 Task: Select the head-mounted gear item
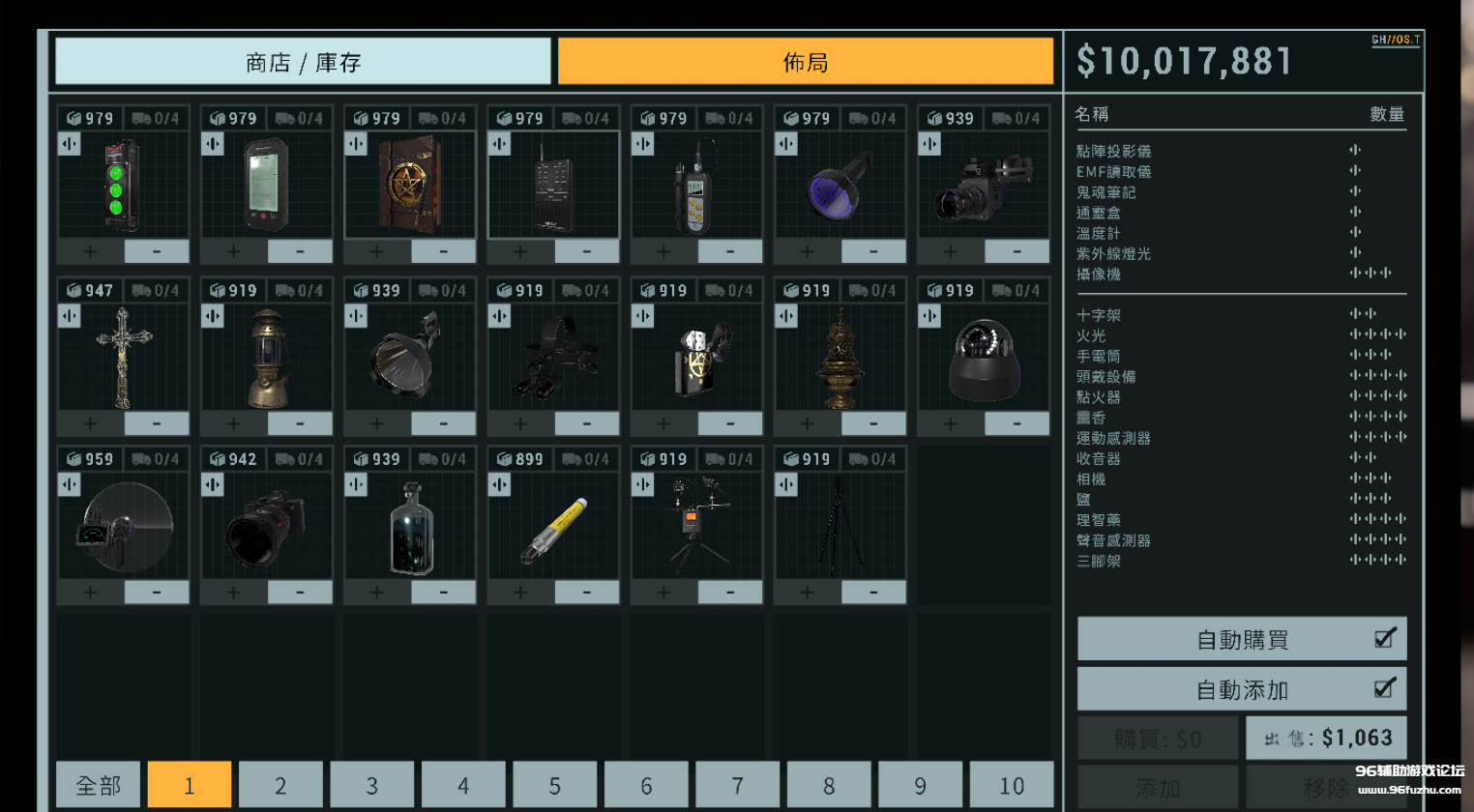pos(552,356)
